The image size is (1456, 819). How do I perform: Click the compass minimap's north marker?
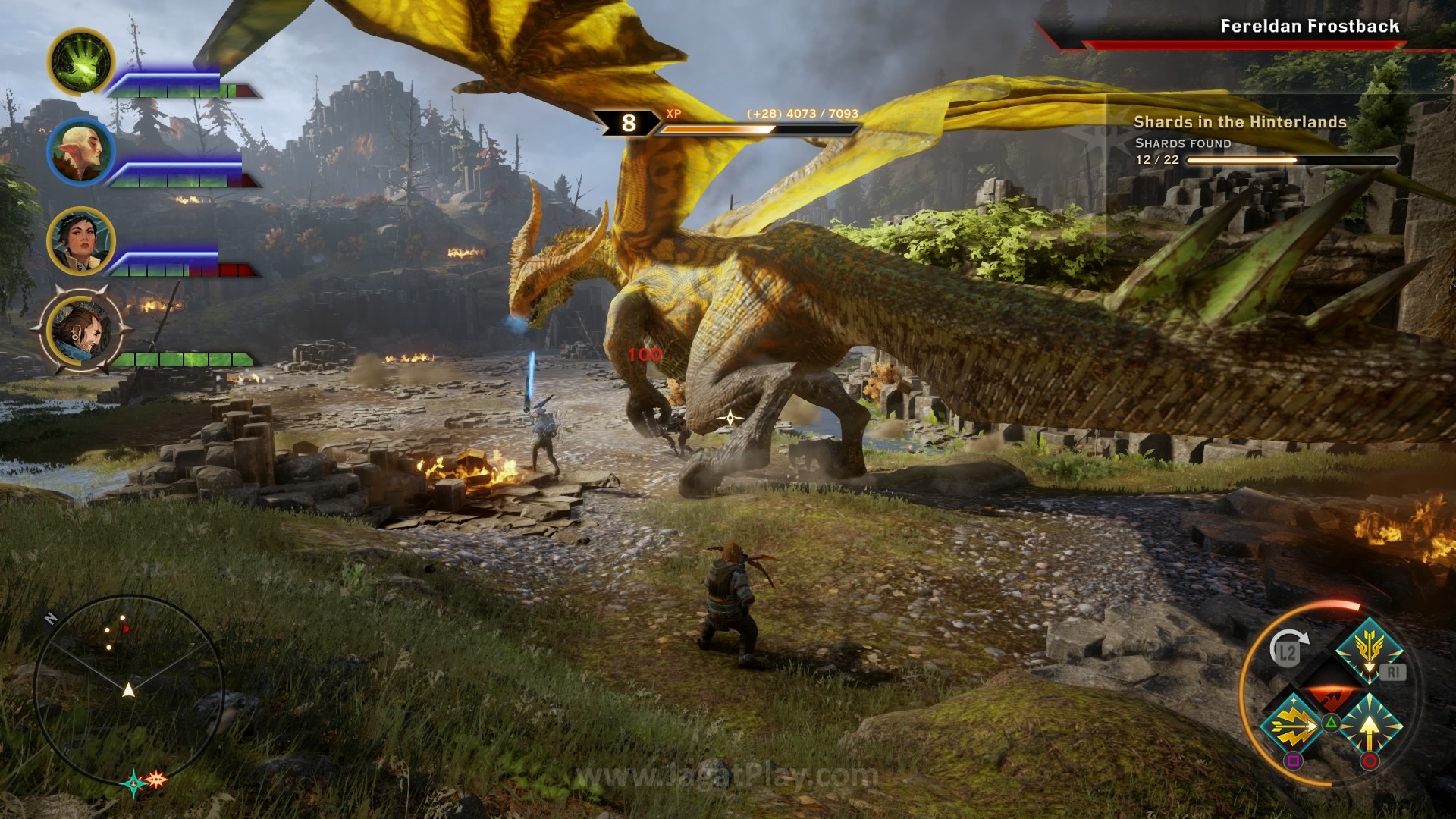[x=51, y=617]
